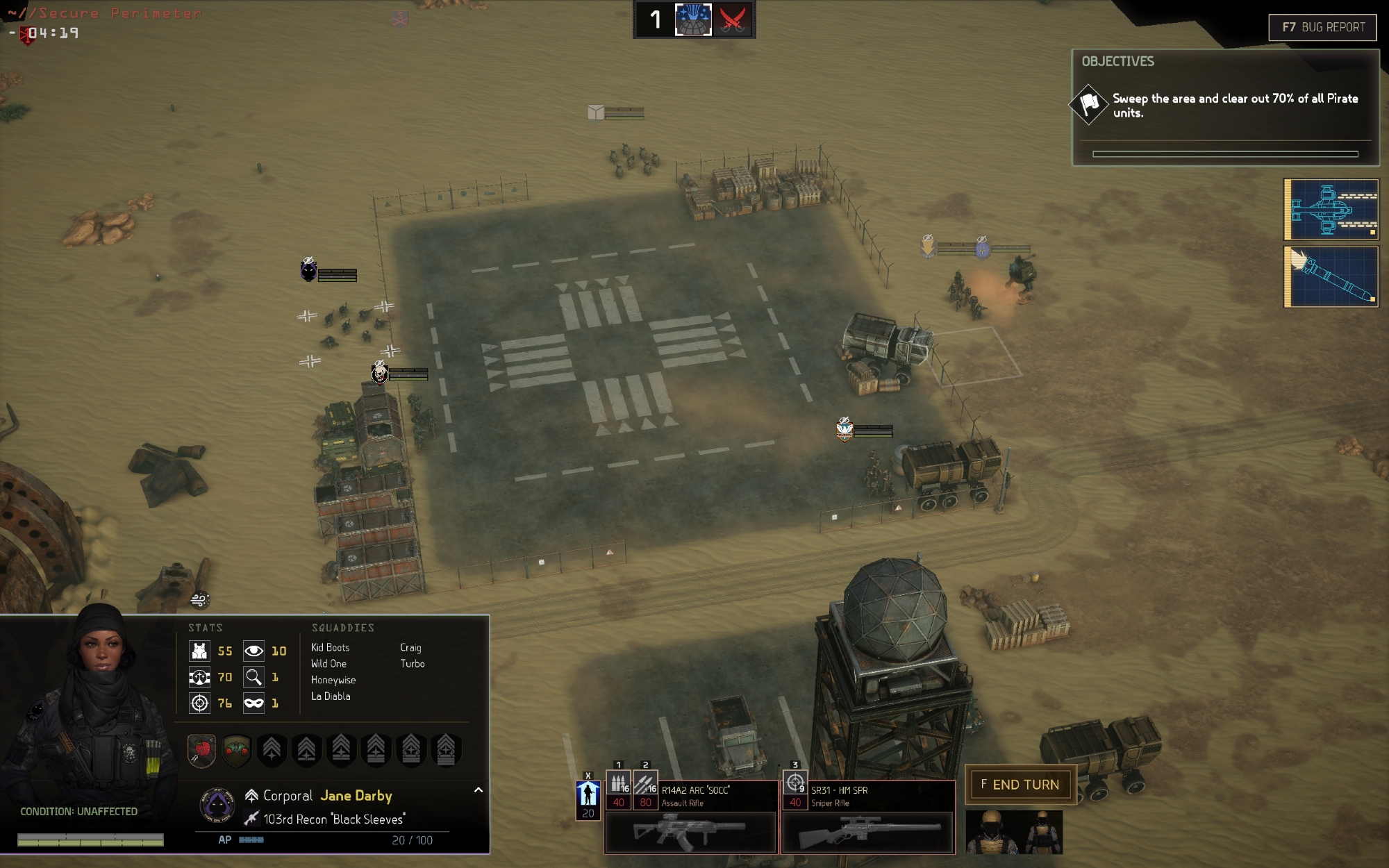The image size is (1389, 868).
Task: Select the R14A2 ARC 'SOCC' assault rifle
Action: 690,831
